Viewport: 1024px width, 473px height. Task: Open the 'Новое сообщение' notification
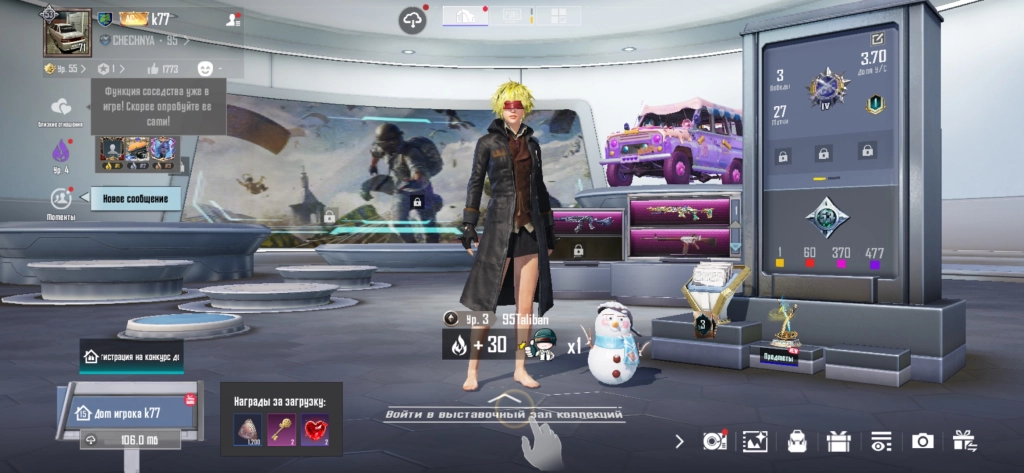tap(136, 199)
